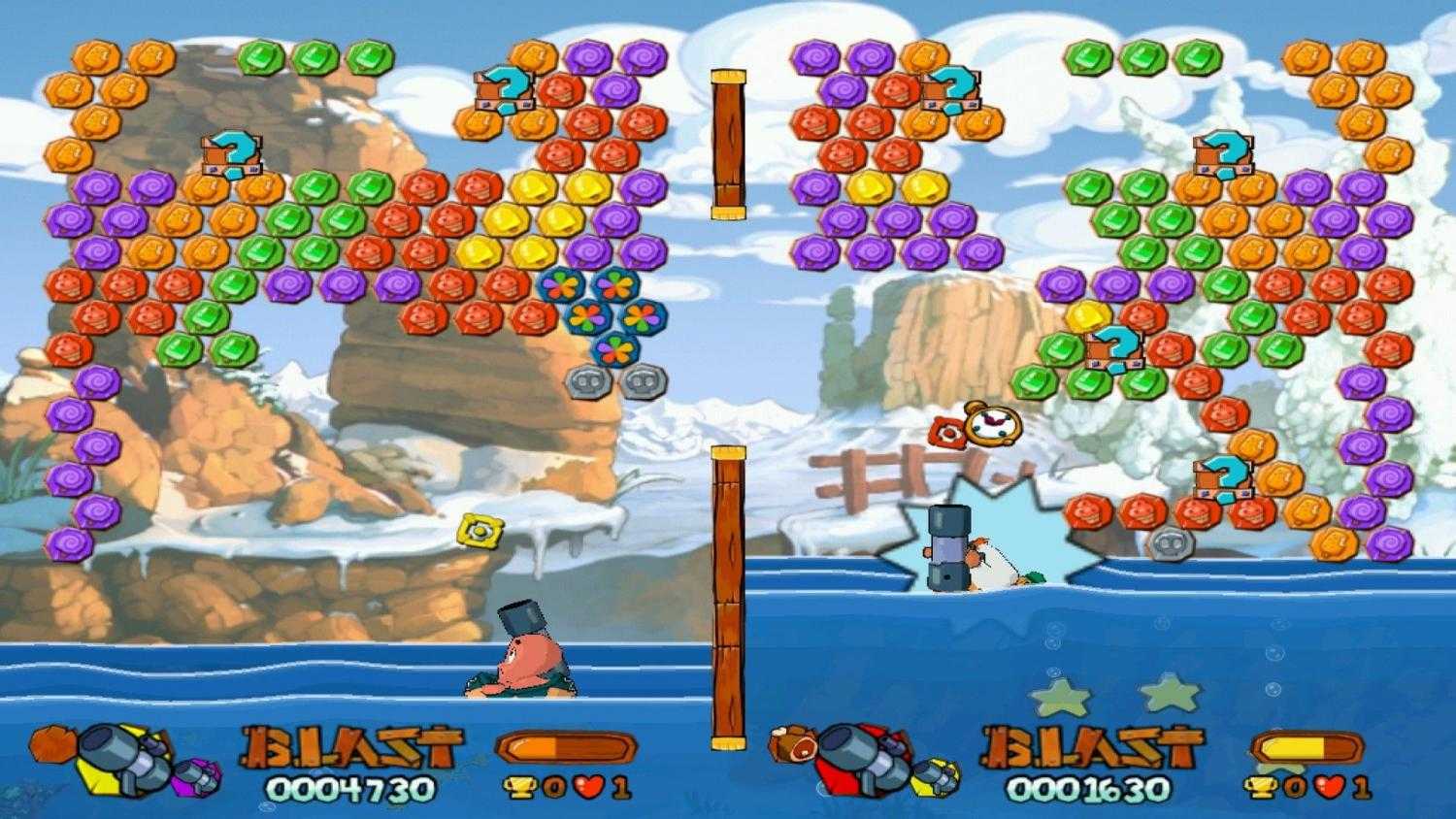Select the BLAST label on the right scoreboard
The height and width of the screenshot is (819, 1456).
(x=1087, y=745)
